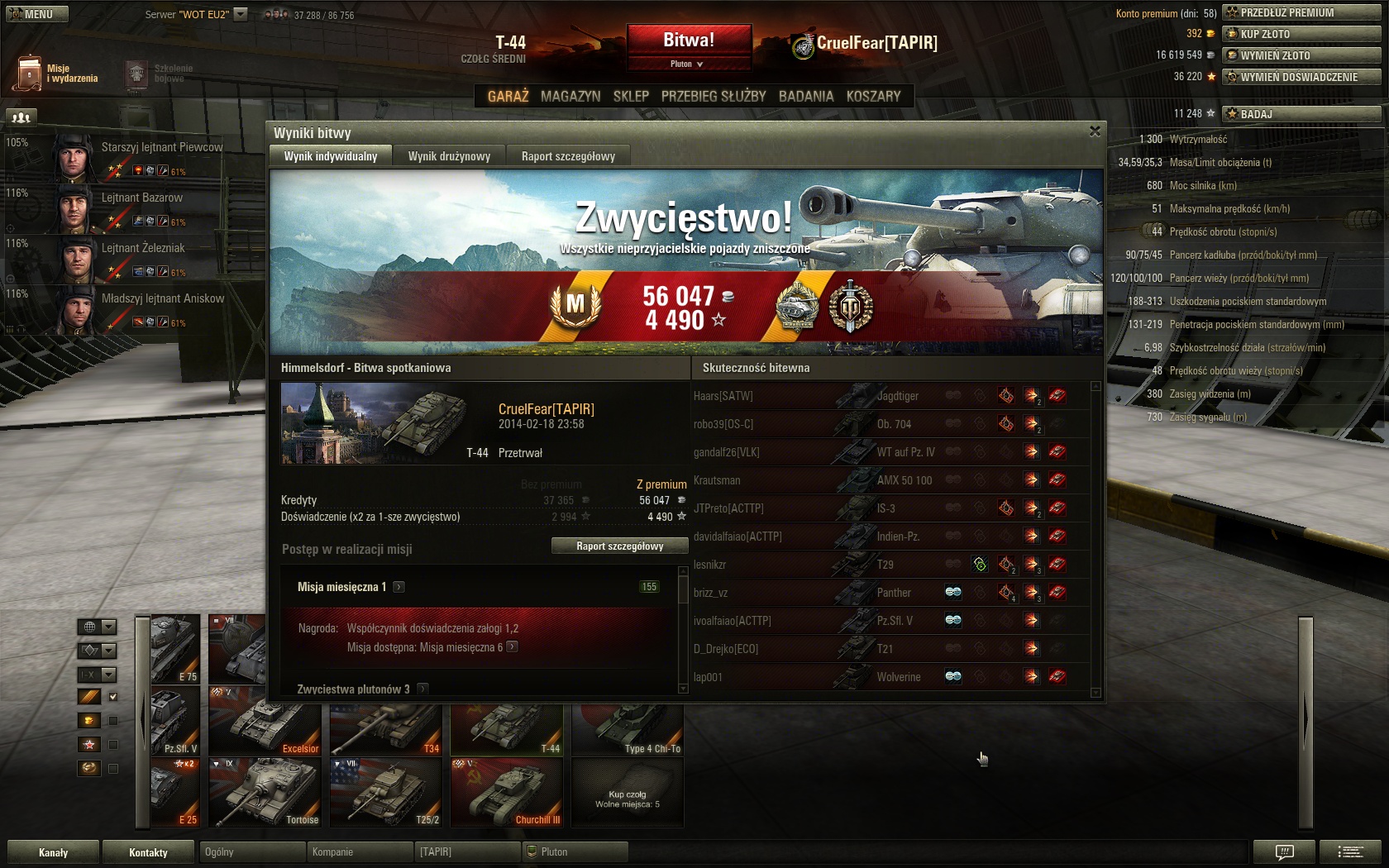Click the Raport szczegółowy button under credits

pos(619,546)
